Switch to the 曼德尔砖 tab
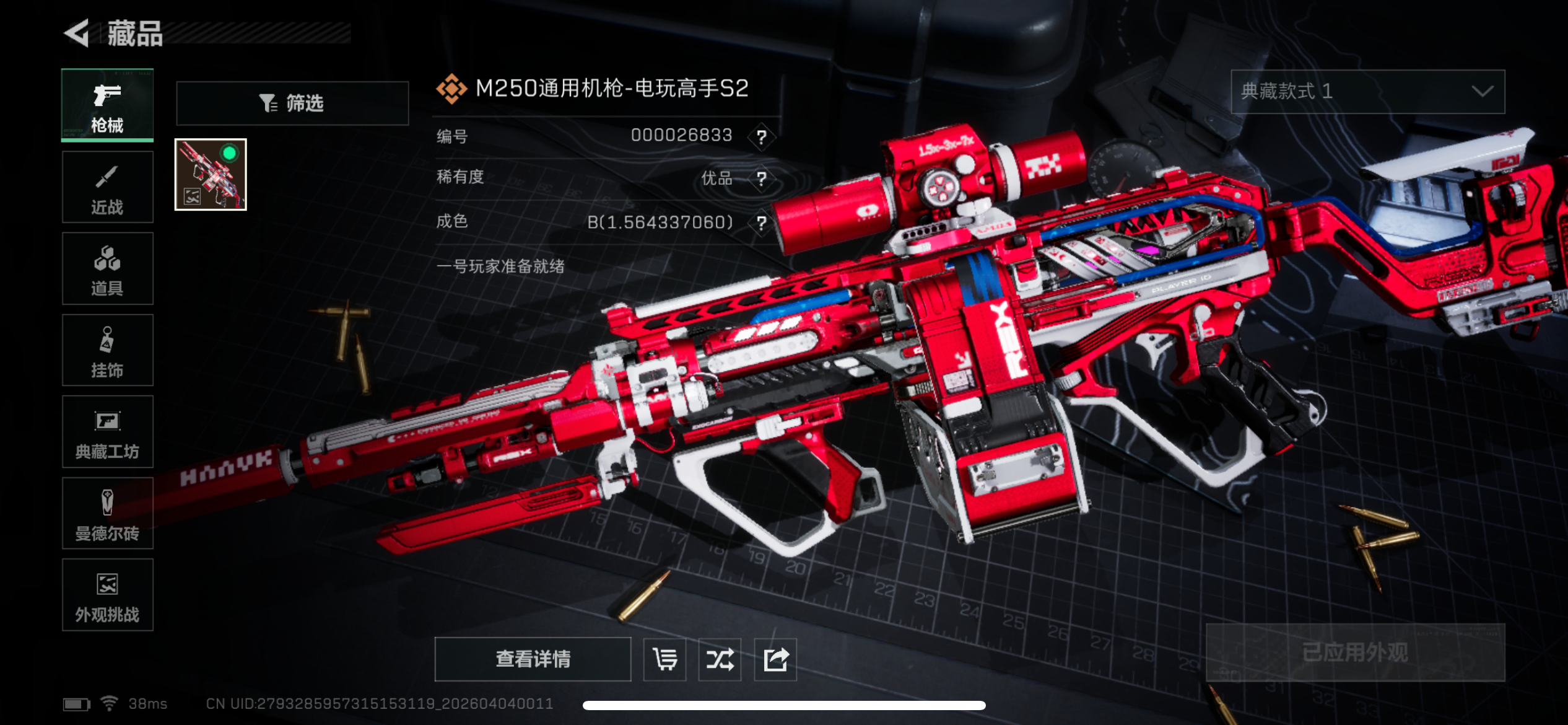This screenshot has height=725, width=1568. pos(107,514)
